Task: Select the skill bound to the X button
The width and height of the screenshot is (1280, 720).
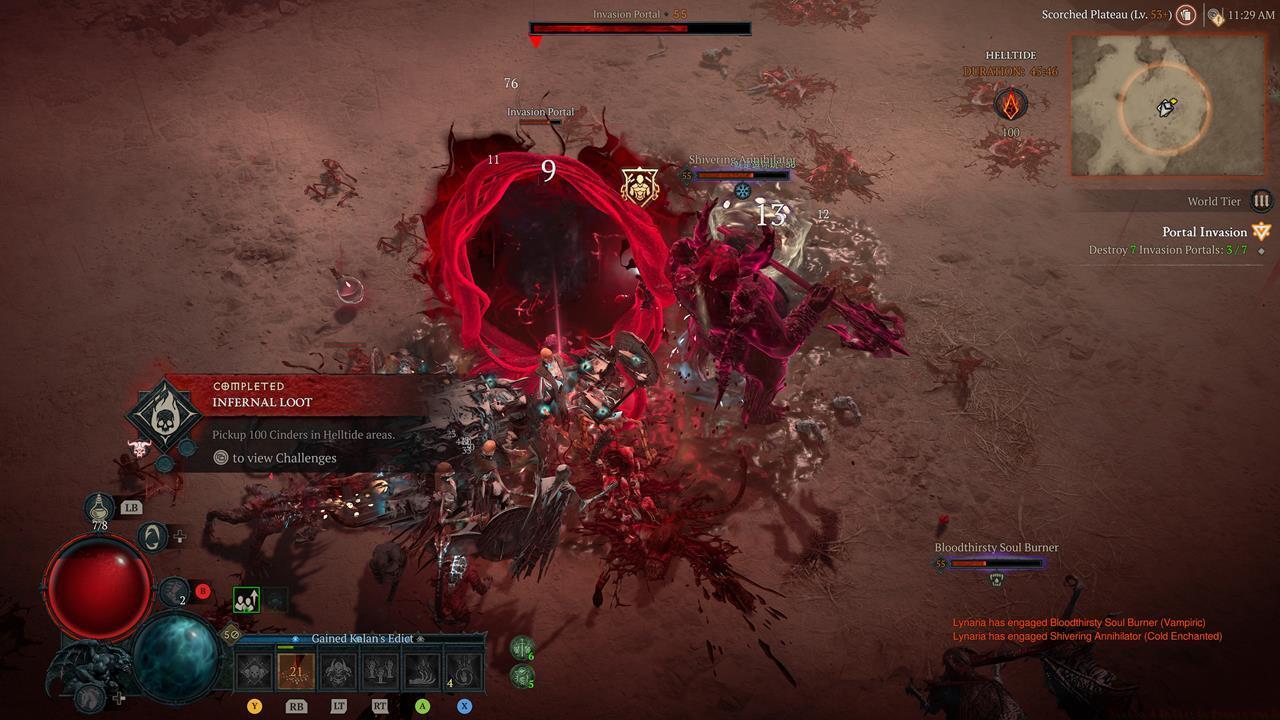Action: point(464,672)
